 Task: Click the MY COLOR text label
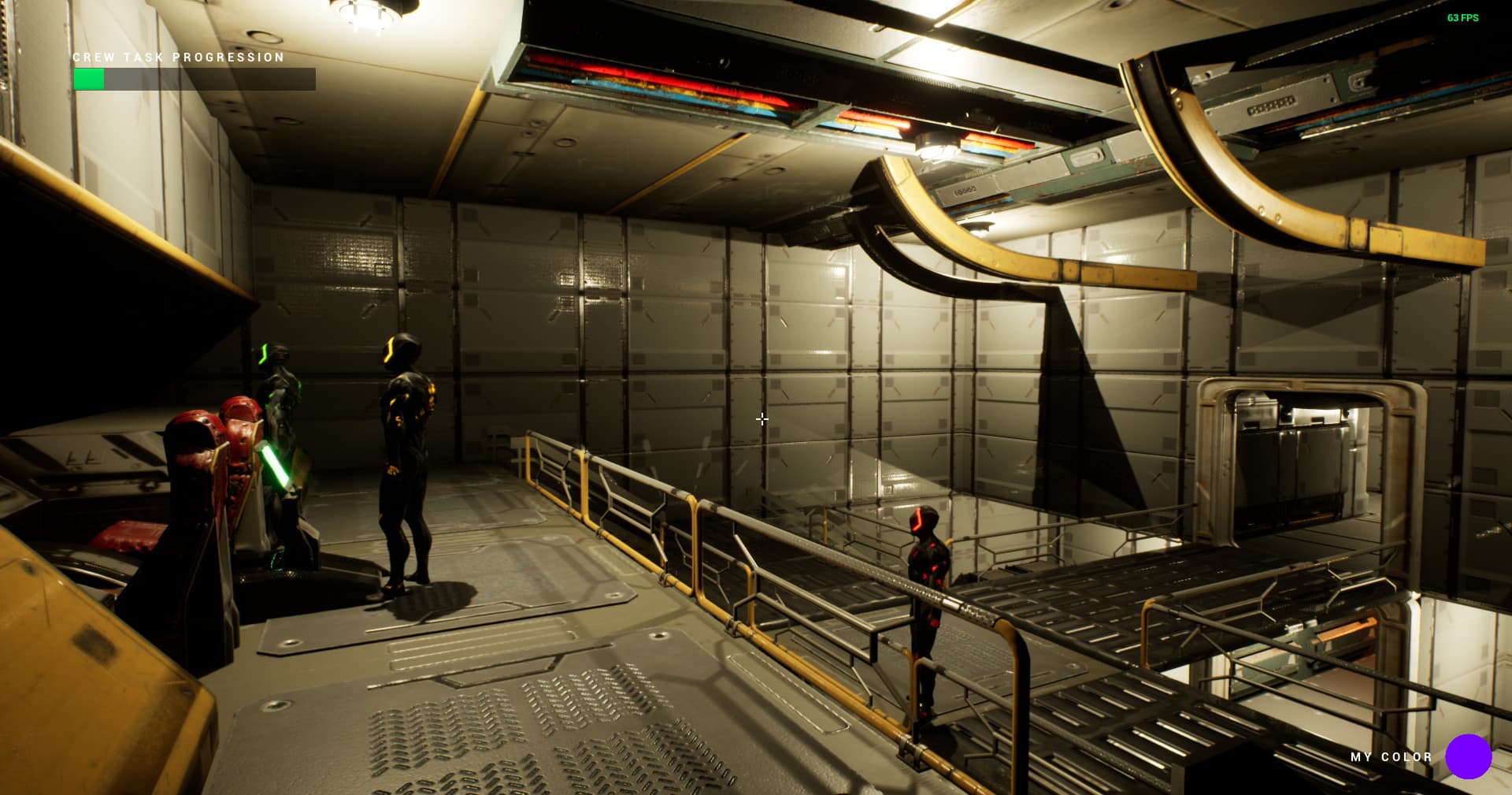click(x=1389, y=757)
